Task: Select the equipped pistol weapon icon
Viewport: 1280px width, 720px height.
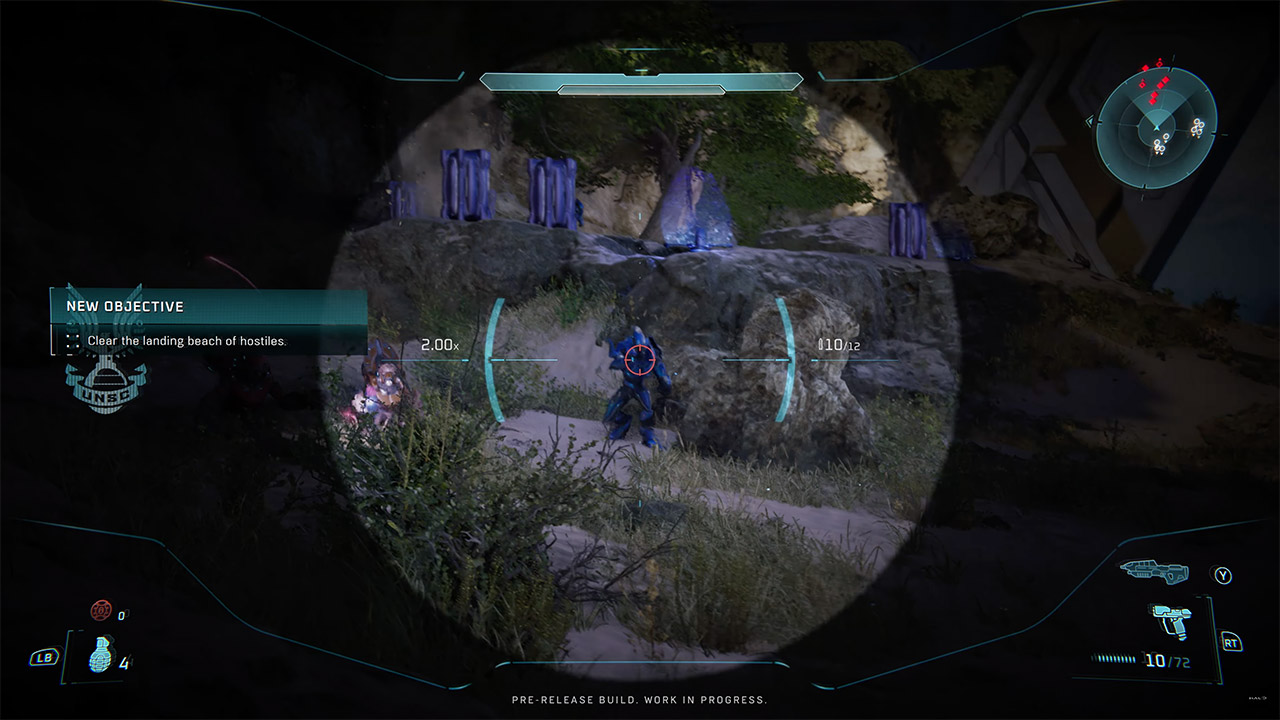Action: click(x=1168, y=621)
